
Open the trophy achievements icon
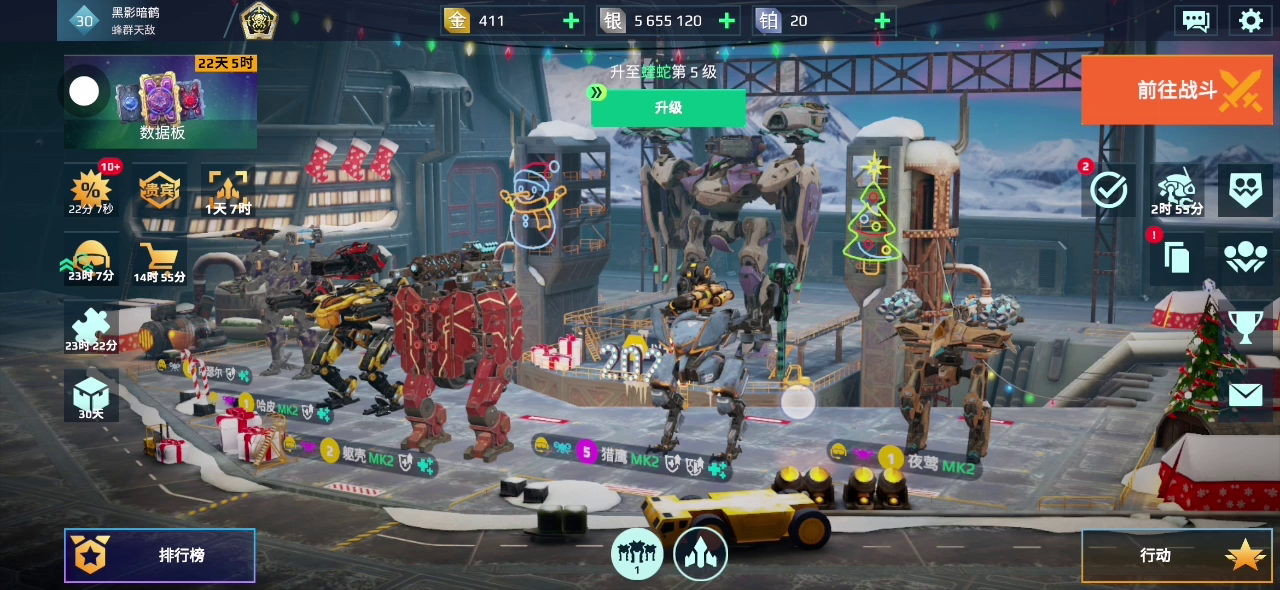[1245, 326]
